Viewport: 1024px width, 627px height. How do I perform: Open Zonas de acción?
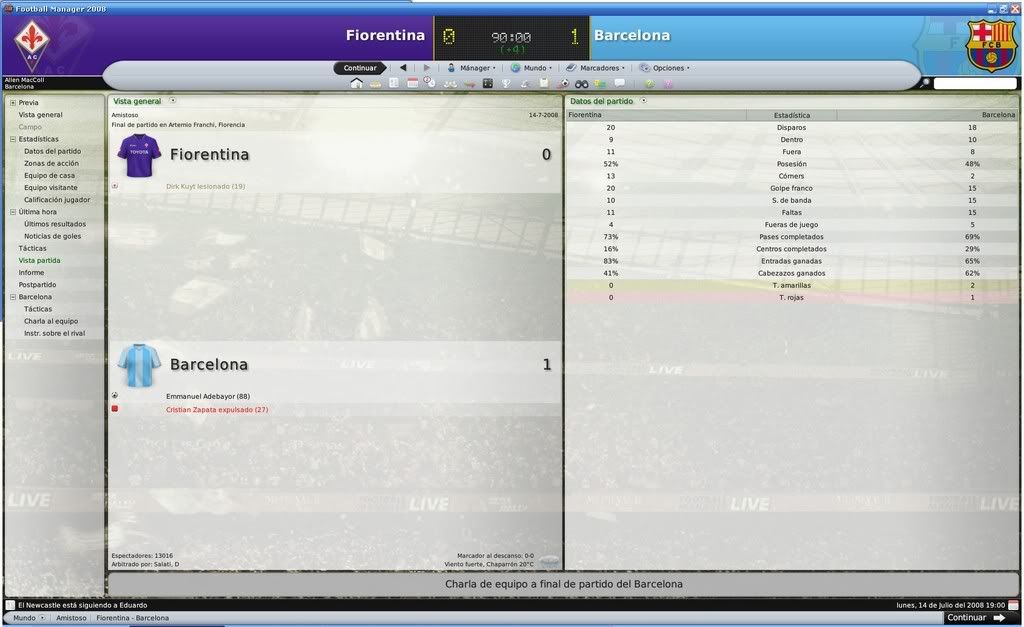pos(52,163)
